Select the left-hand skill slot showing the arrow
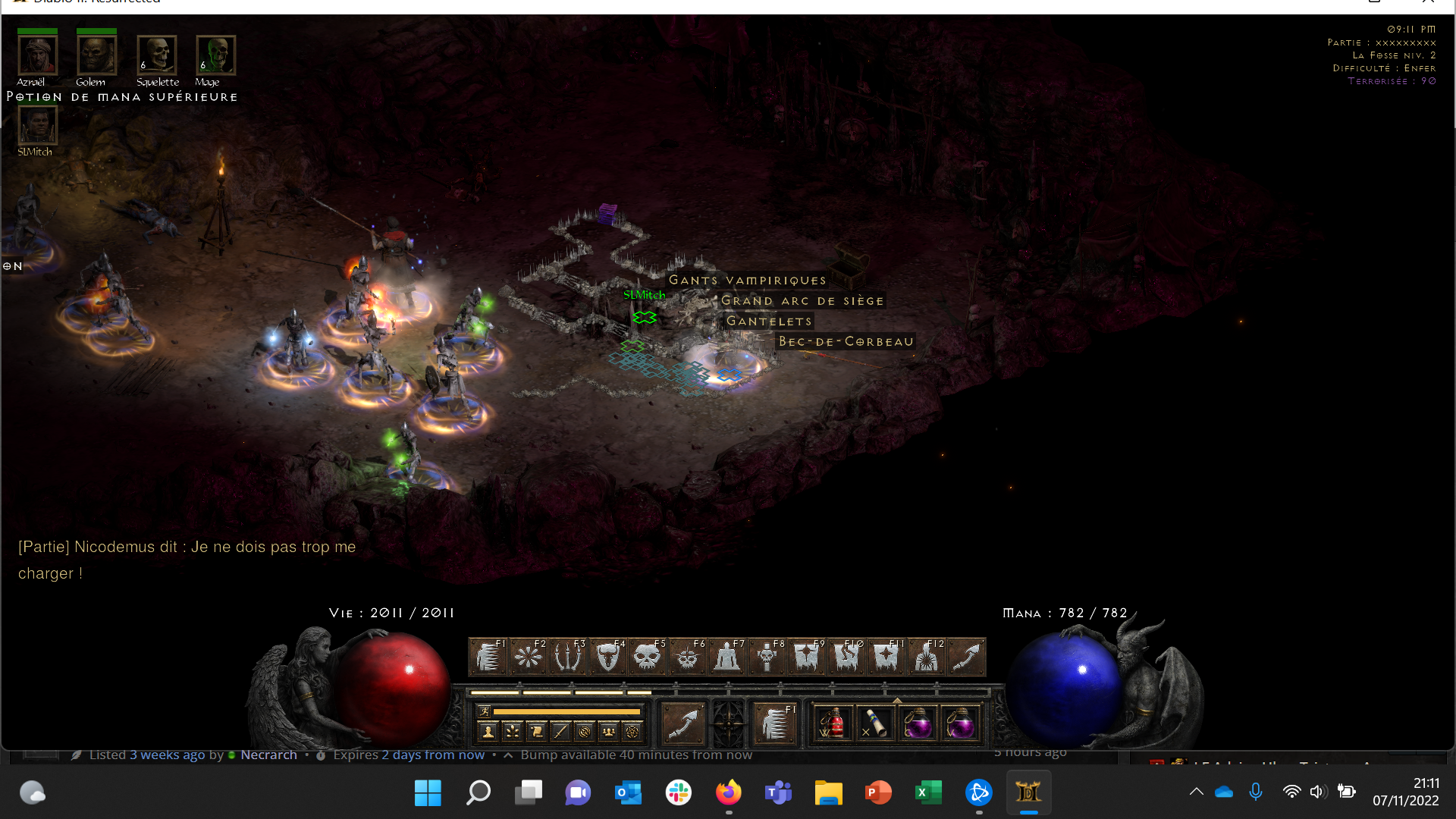The width and height of the screenshot is (1456, 819). tap(682, 723)
